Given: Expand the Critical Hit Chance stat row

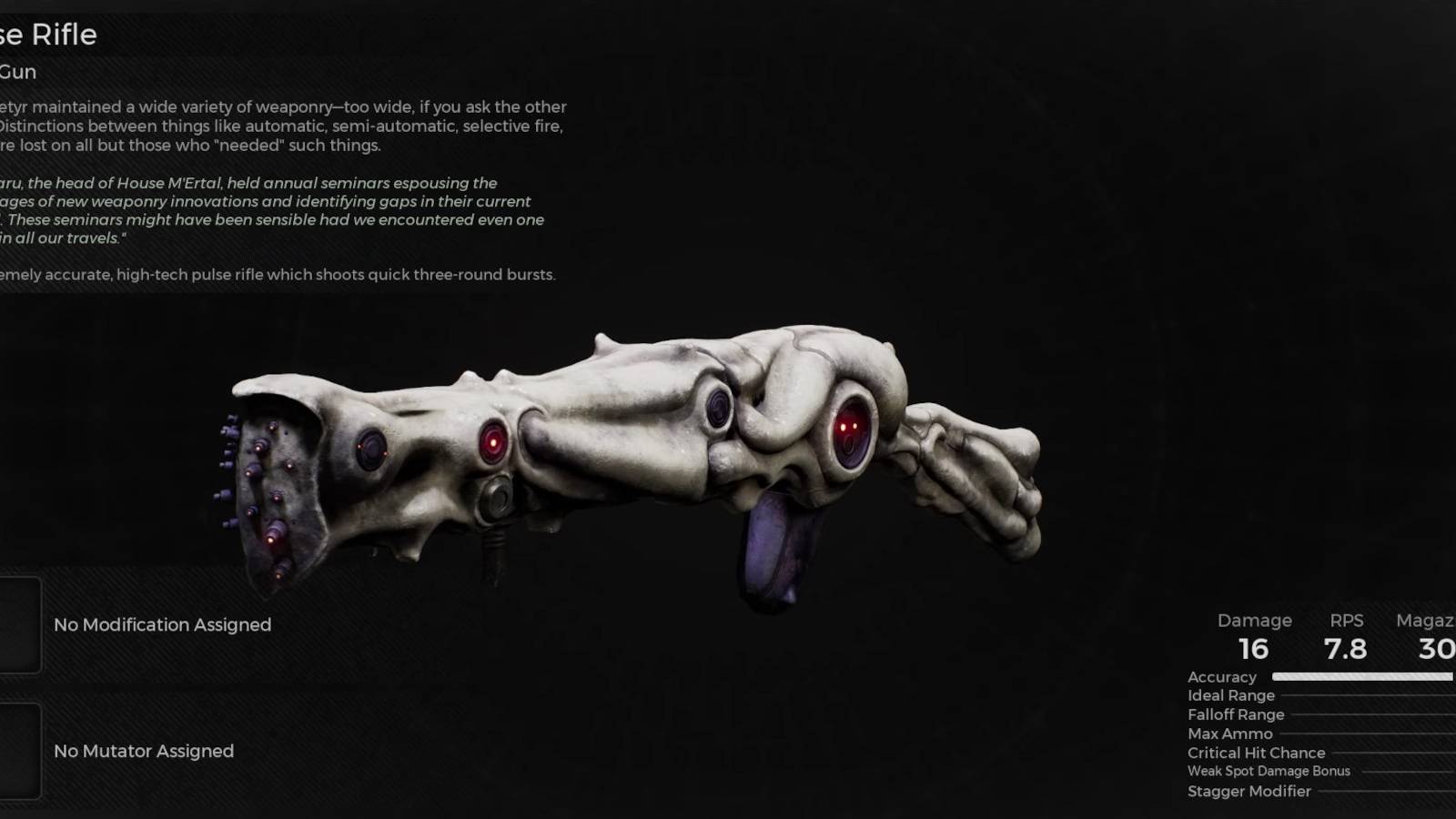Looking at the screenshot, I should click(1255, 753).
